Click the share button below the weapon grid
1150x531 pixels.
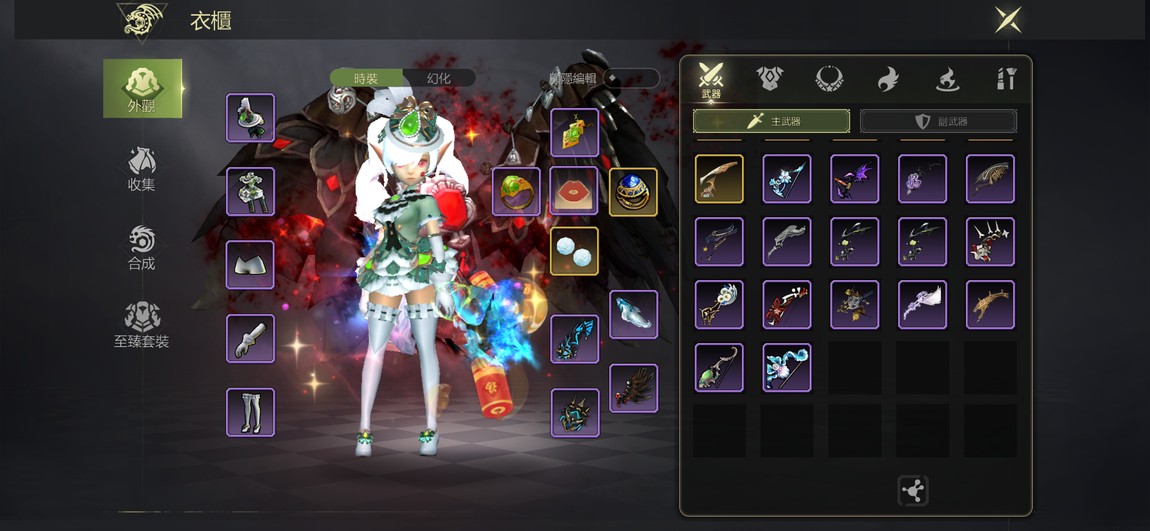tap(913, 490)
